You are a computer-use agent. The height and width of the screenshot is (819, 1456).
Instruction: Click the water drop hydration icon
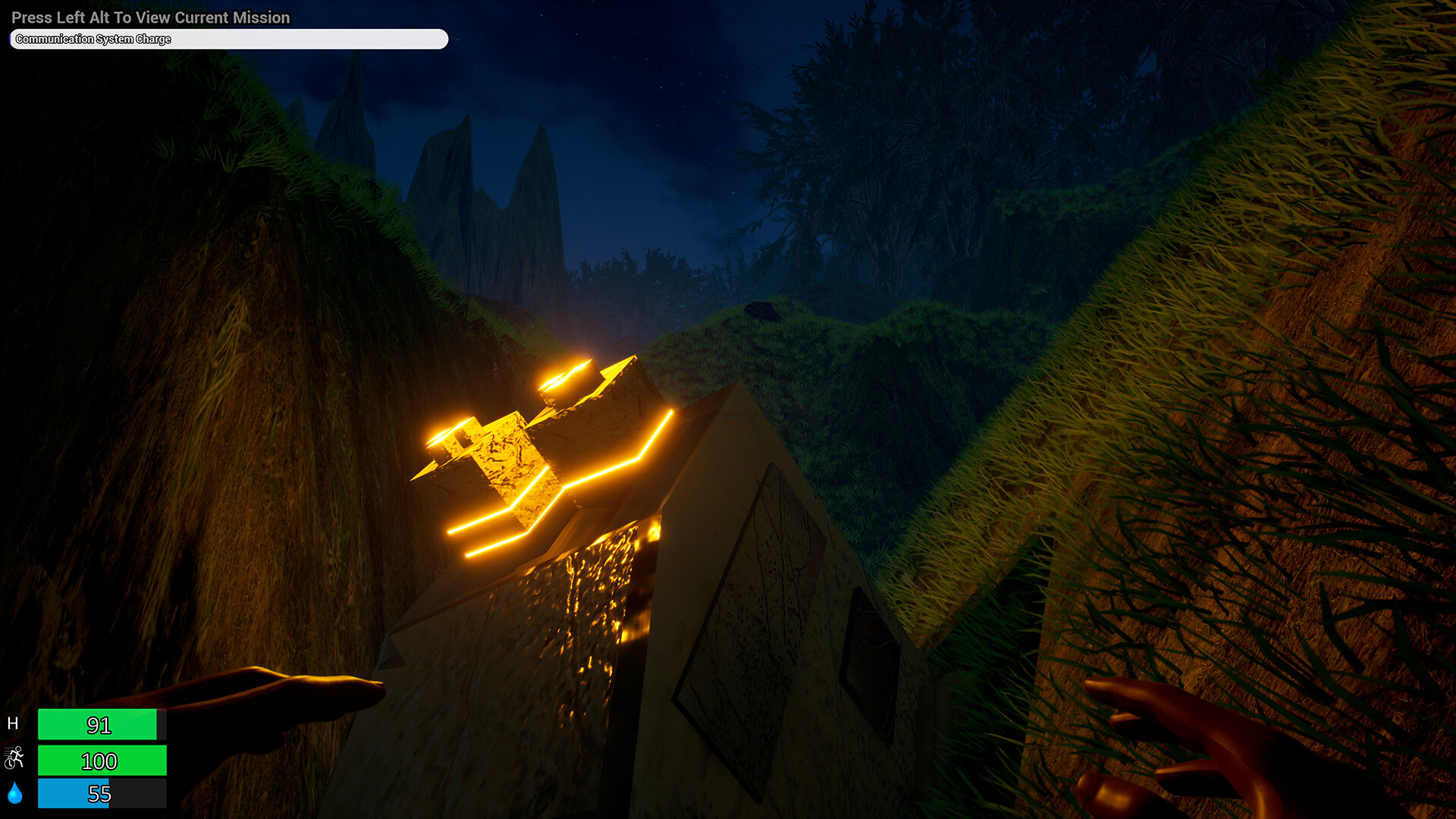[x=15, y=793]
